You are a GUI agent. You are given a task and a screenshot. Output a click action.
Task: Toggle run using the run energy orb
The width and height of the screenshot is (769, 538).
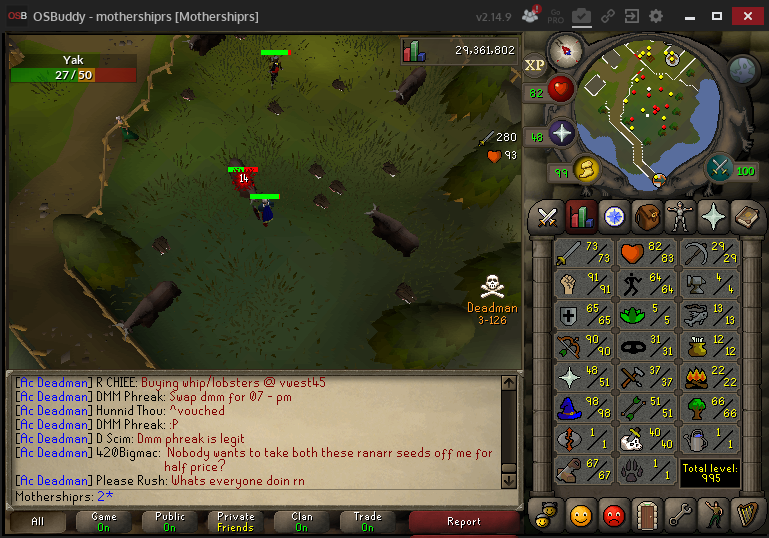[587, 169]
